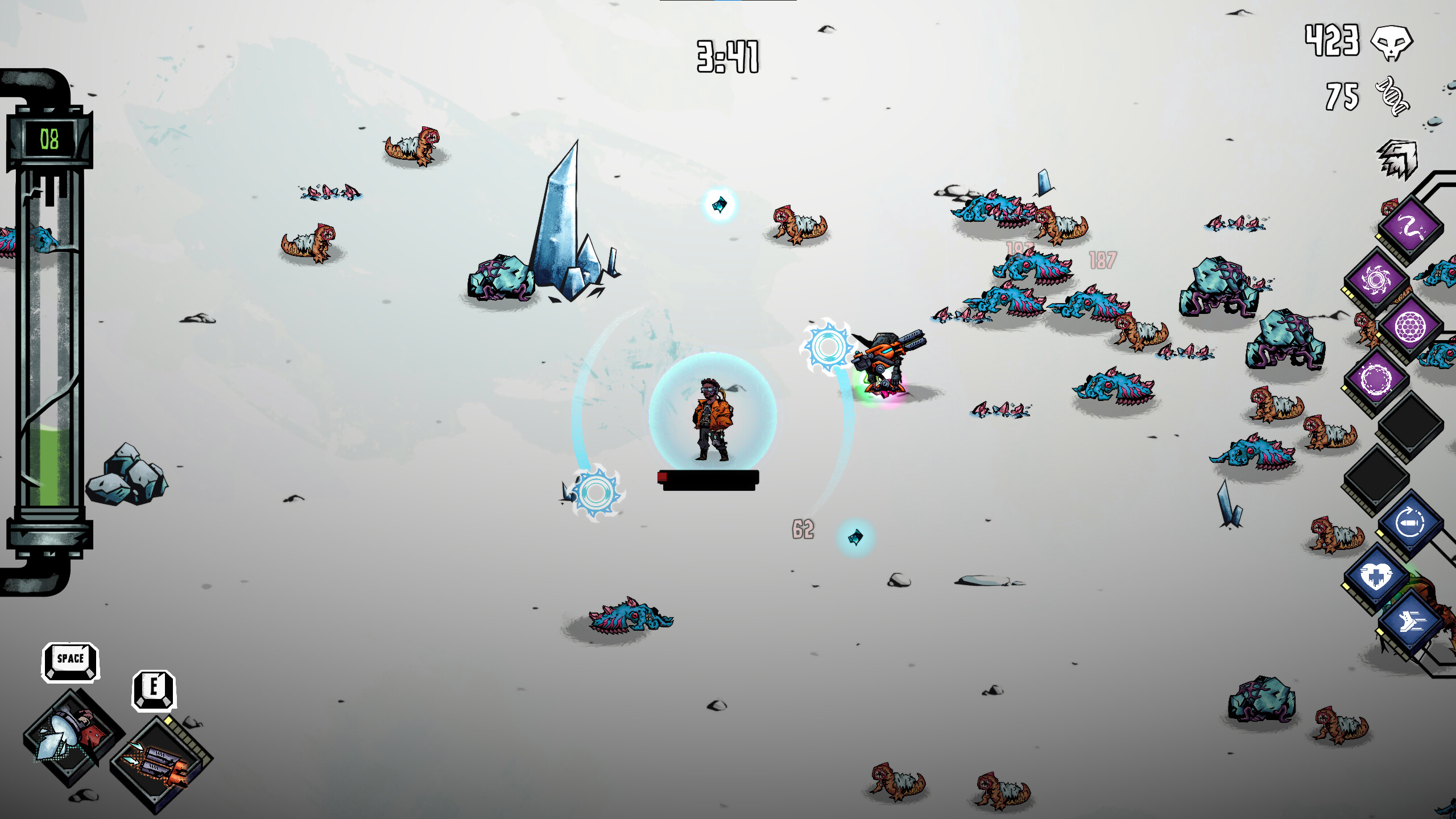
Task: Select the character inside the shield bubble
Action: tap(711, 421)
